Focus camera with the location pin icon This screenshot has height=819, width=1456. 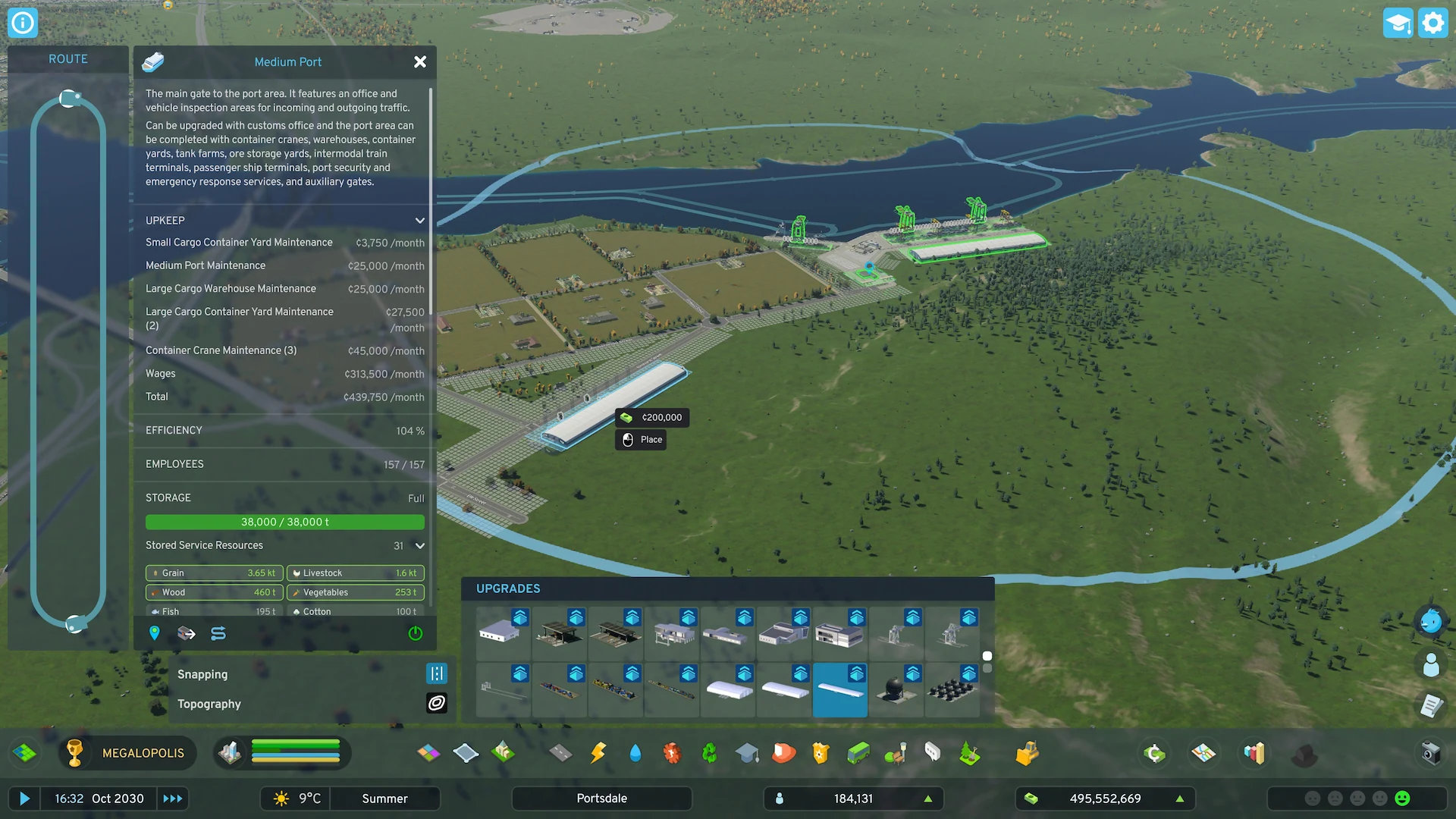point(155,633)
